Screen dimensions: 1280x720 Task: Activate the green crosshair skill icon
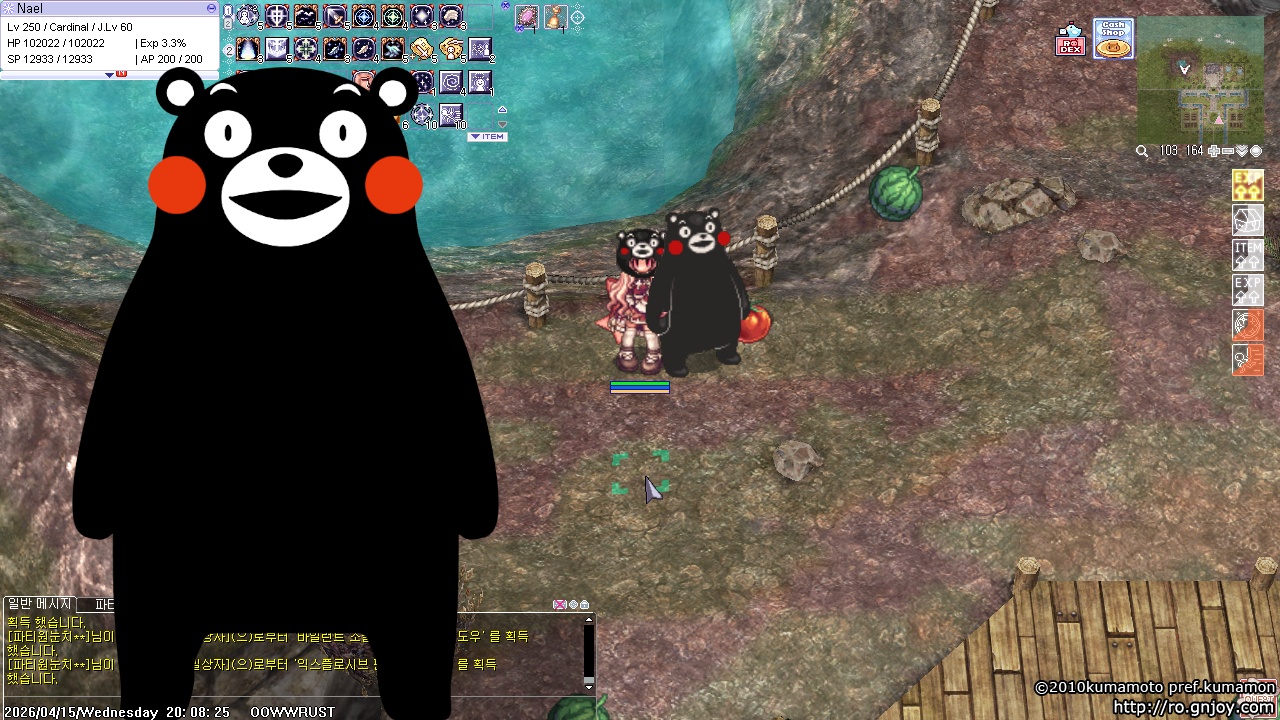point(393,17)
